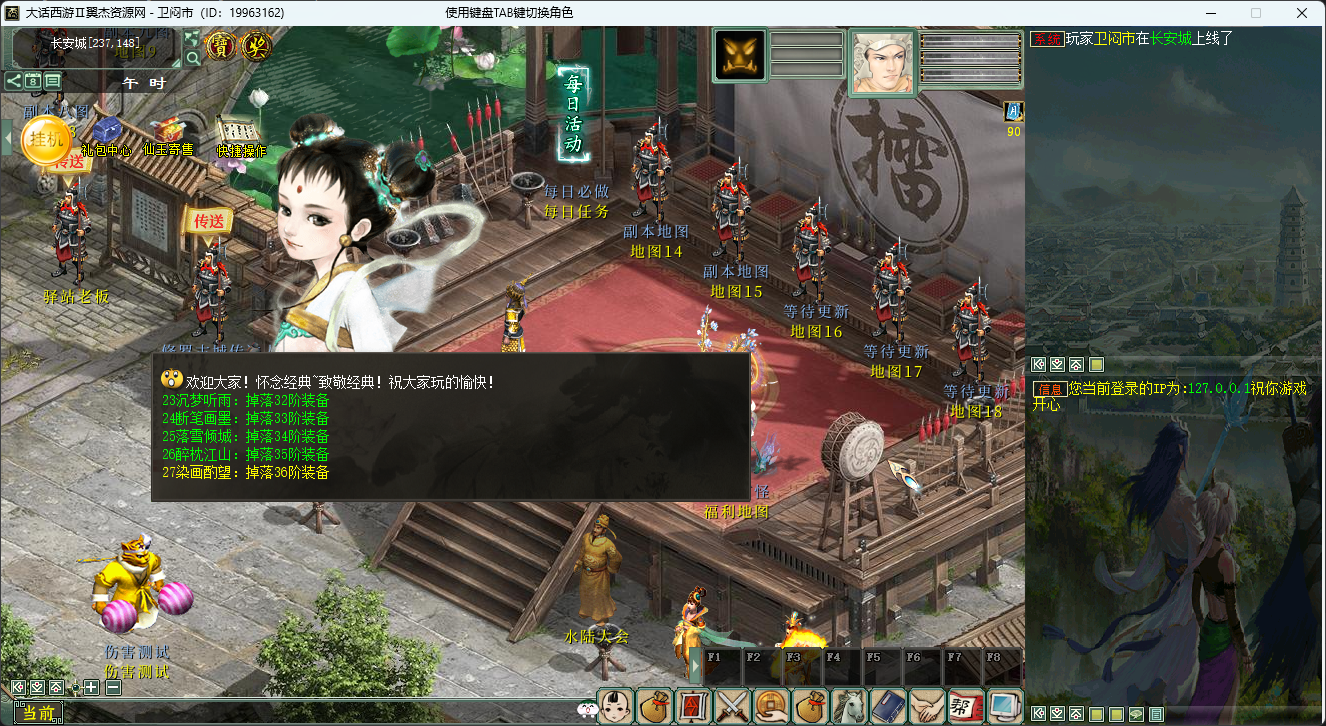Open the 每日活动 daily activity banner
1326x726 pixels.
574,115
